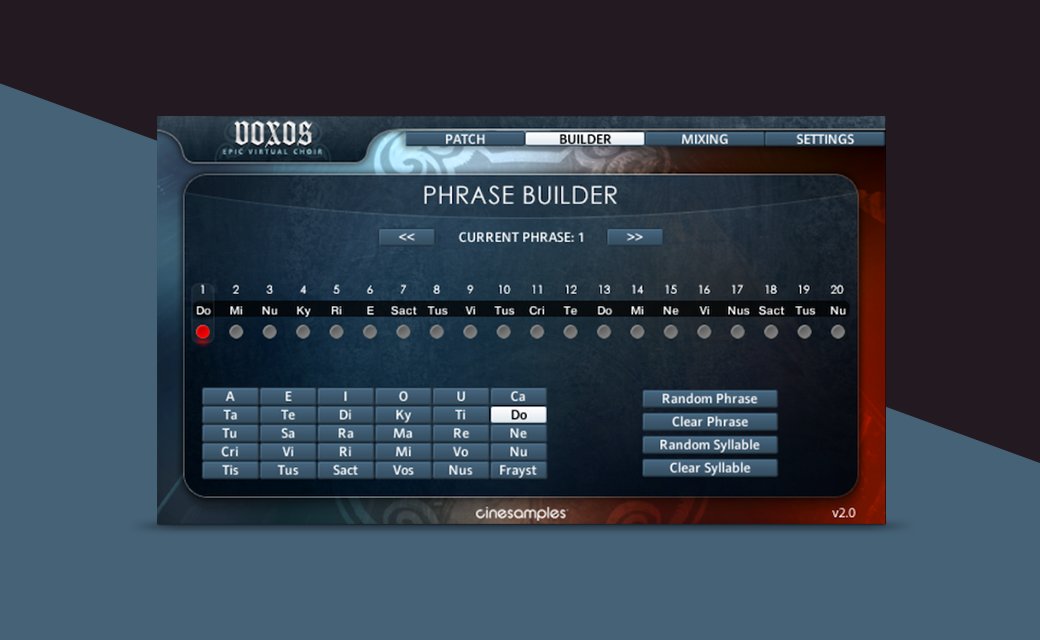Select the BUILDER tab
Viewport: 1040px width, 640px height.
coord(585,139)
